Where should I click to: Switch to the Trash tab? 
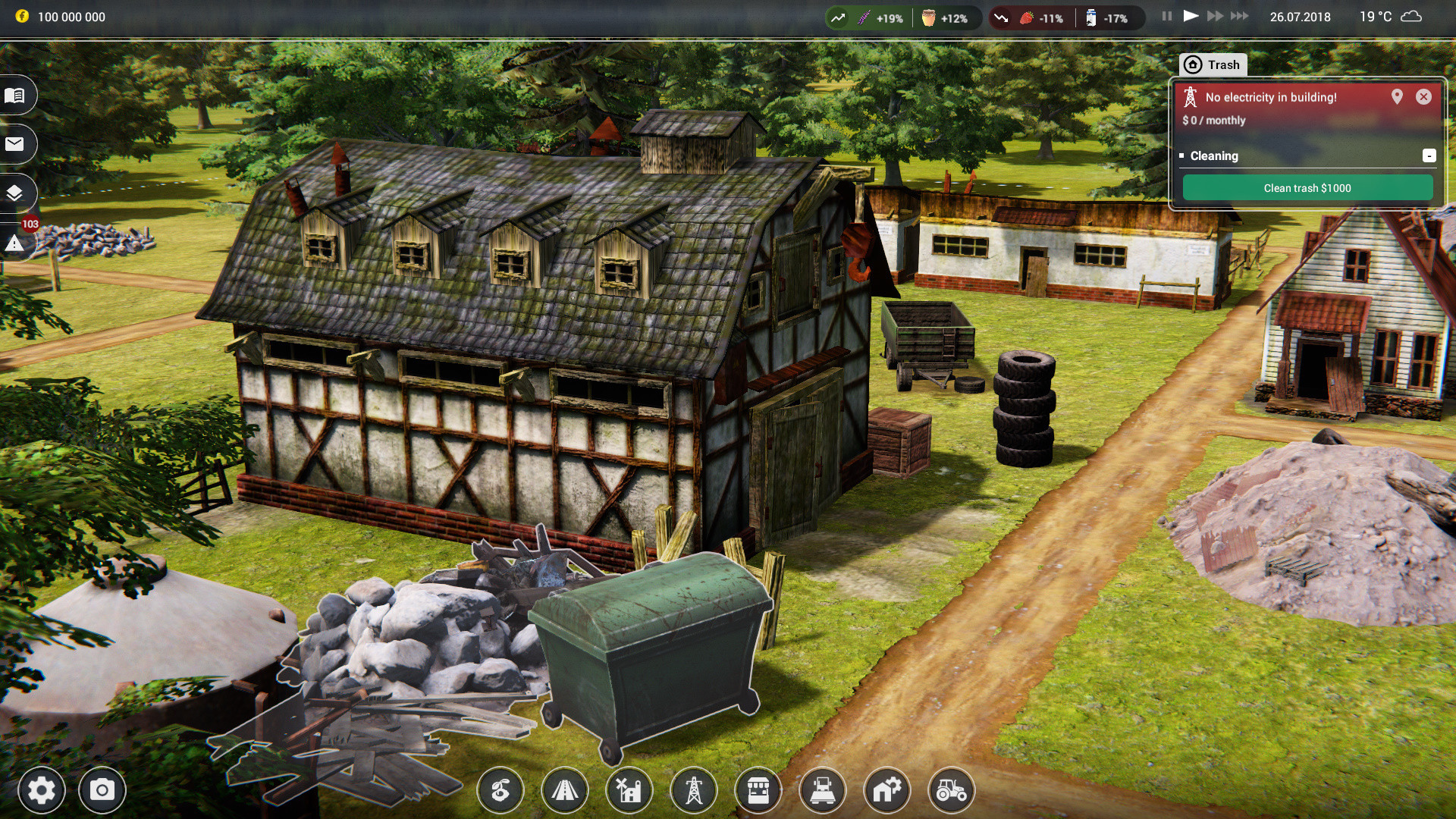1213,64
